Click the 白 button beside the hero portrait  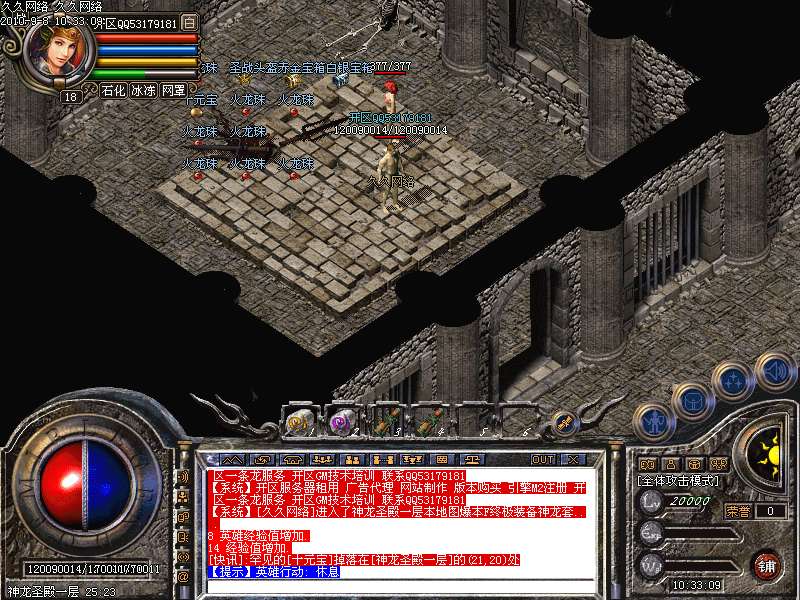[191, 22]
